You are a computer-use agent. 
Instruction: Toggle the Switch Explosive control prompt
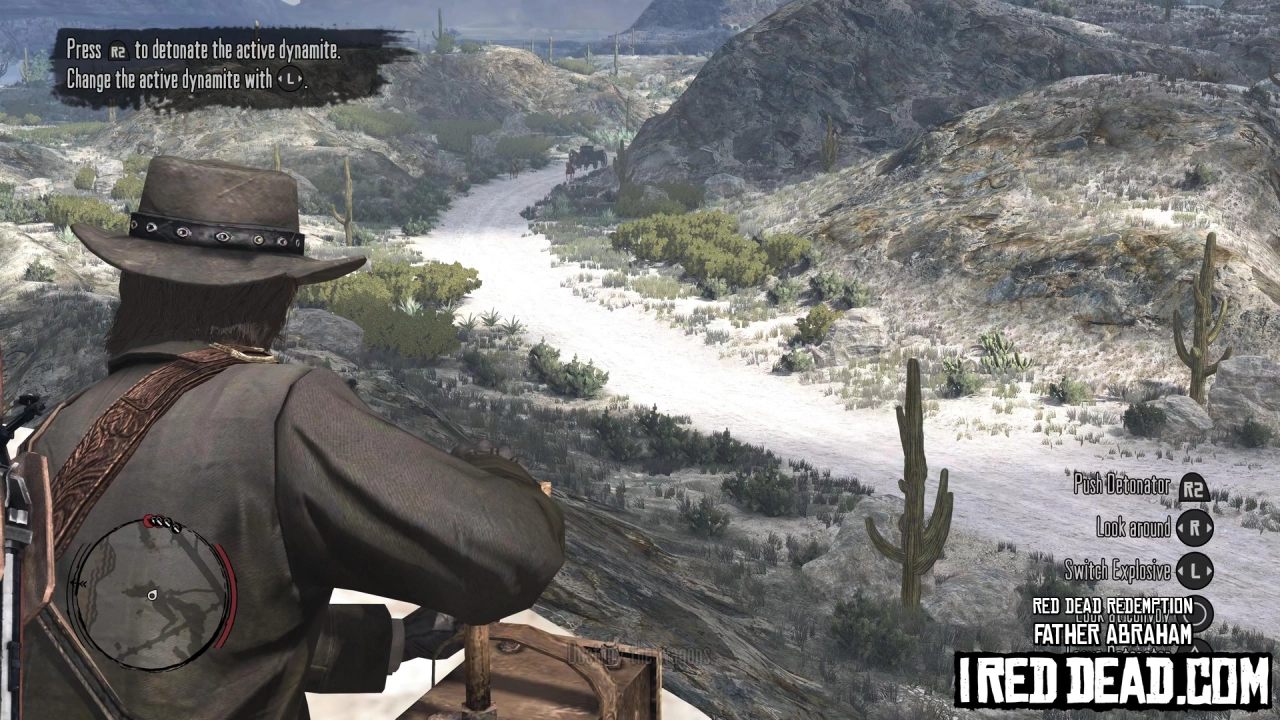1118,571
